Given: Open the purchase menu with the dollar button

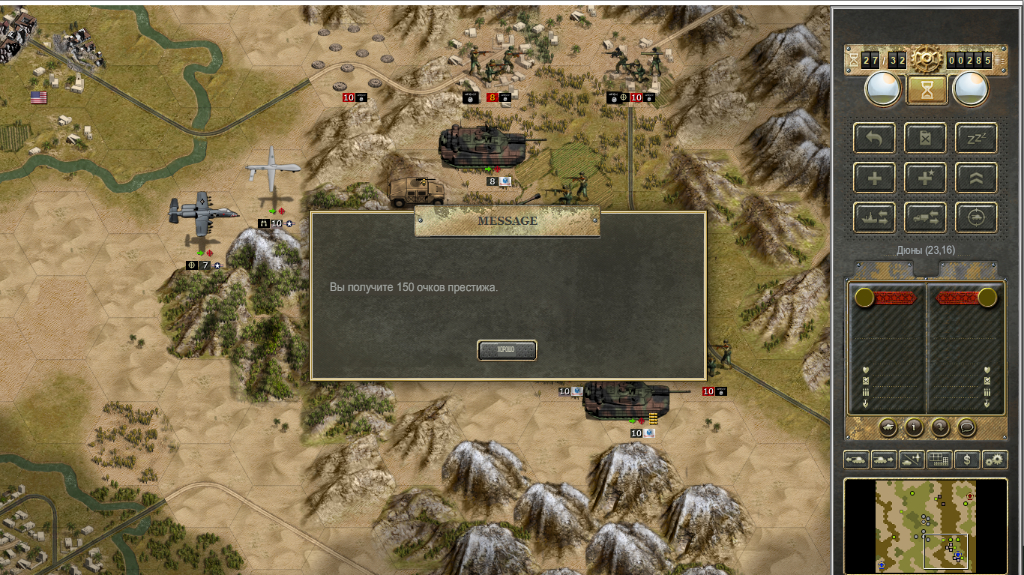Looking at the screenshot, I should [966, 459].
